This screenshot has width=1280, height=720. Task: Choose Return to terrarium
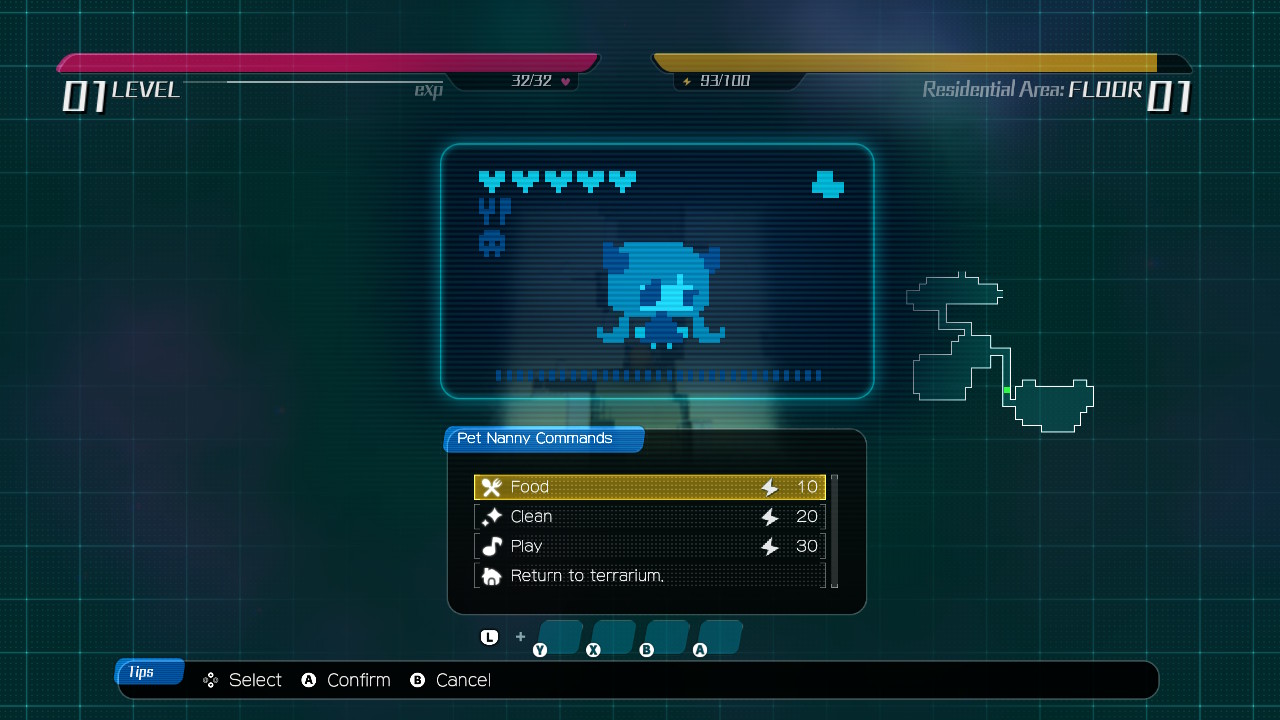[649, 576]
